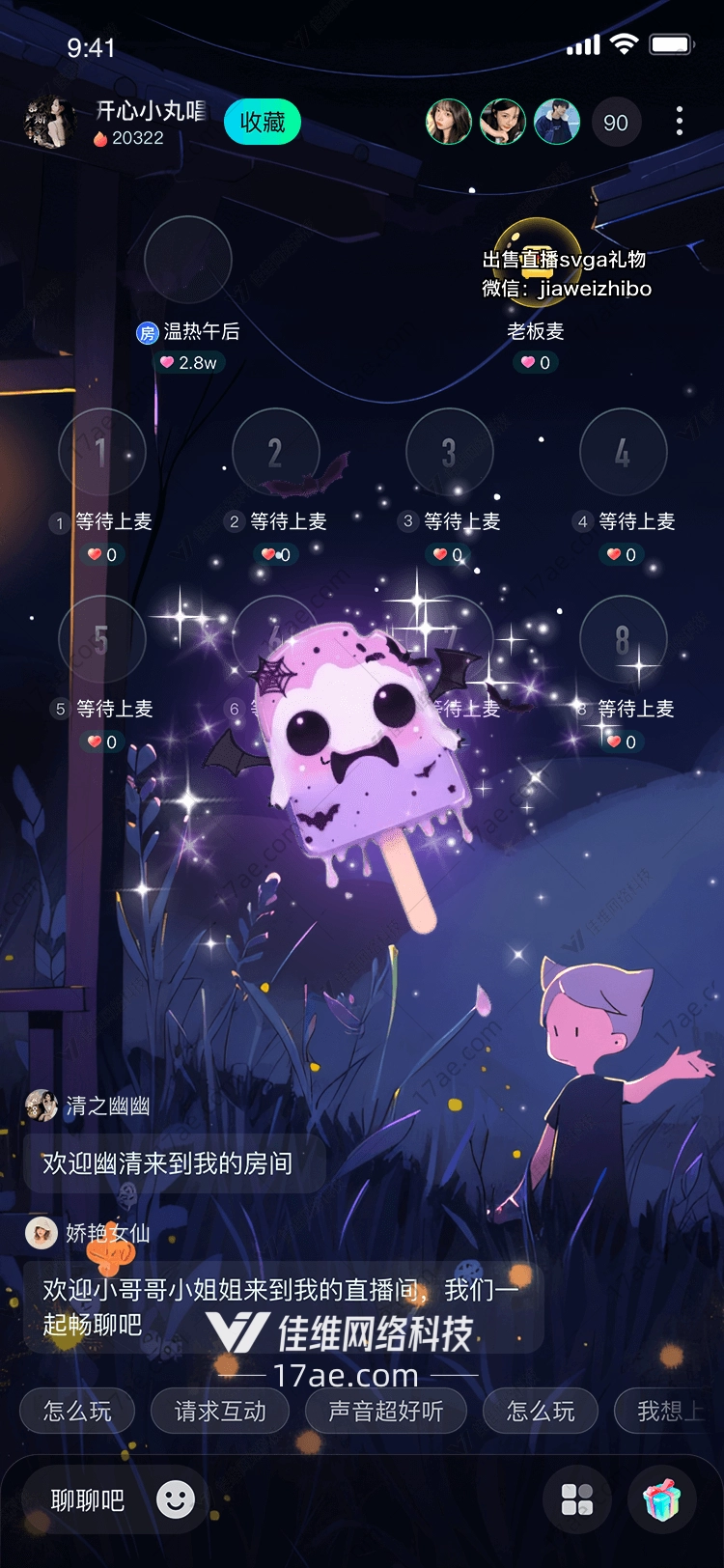Screen dimensions: 724x1568
Task: Join mic seat number 2
Action: tap(275, 452)
